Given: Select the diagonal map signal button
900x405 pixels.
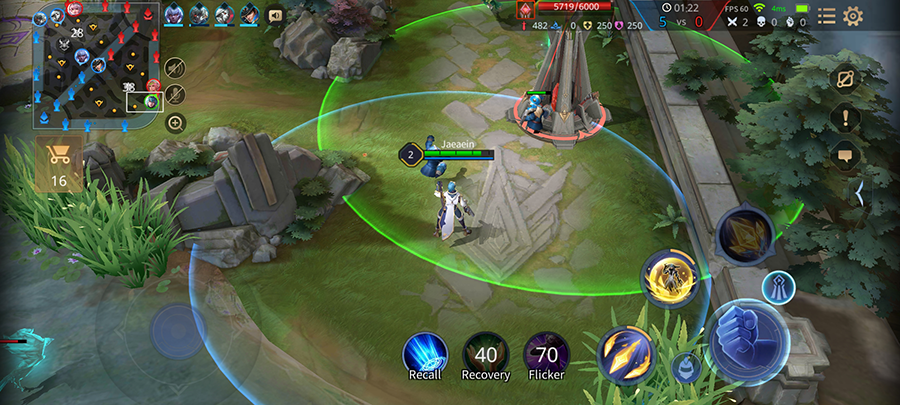Looking at the screenshot, I should [x=845, y=79].
